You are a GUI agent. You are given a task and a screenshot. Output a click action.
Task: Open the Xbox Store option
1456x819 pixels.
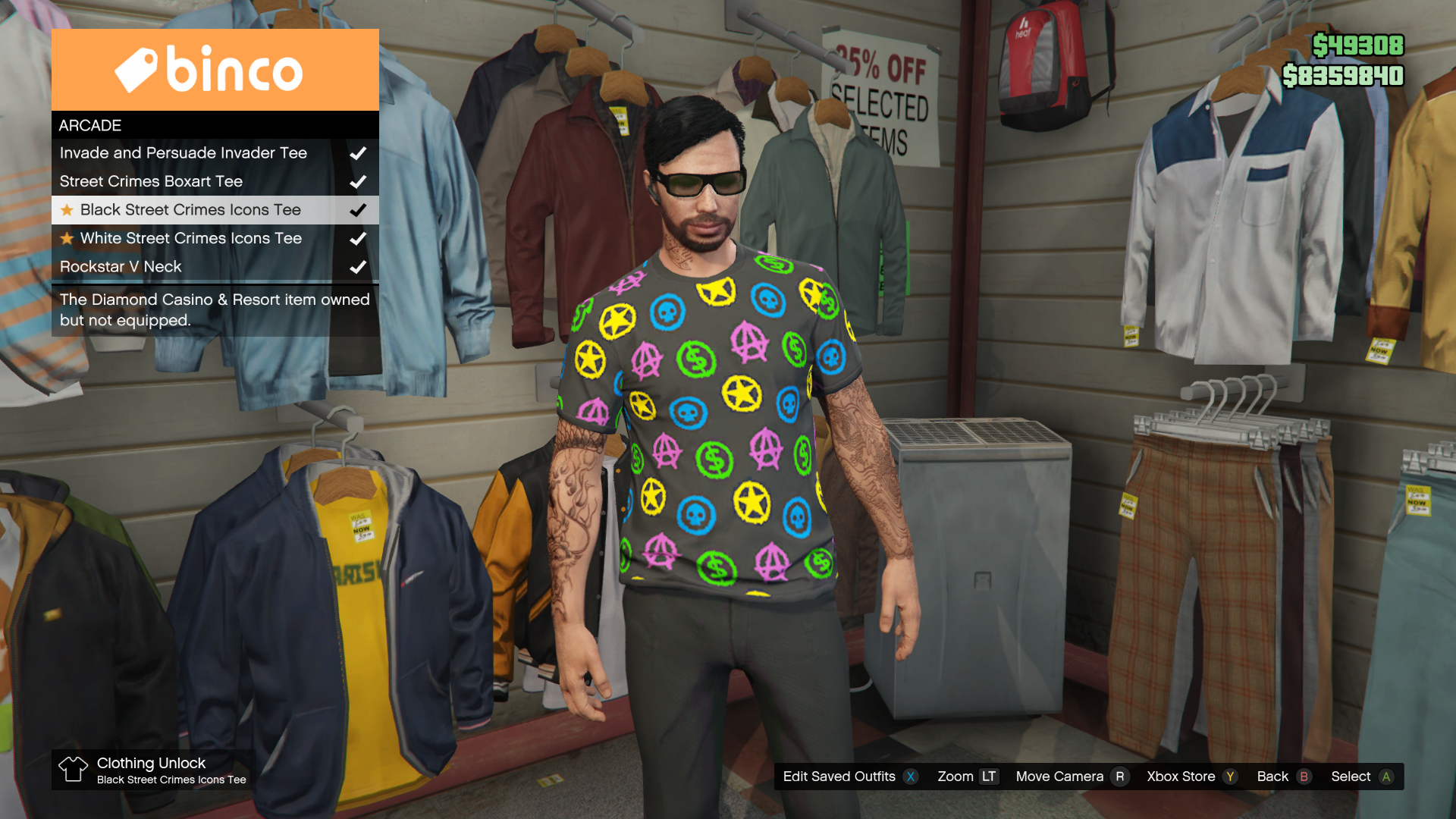click(x=1191, y=777)
